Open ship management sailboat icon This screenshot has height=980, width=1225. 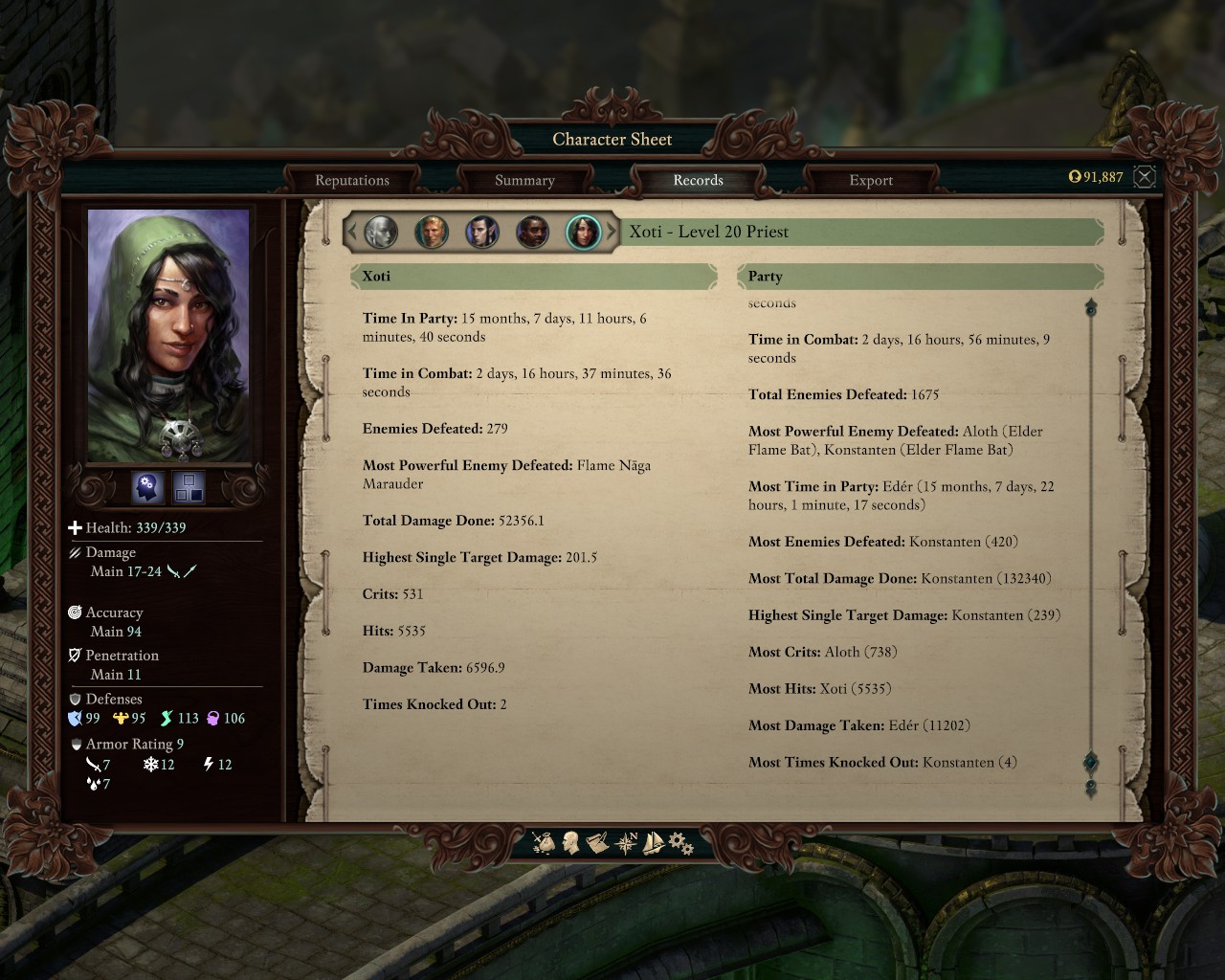point(654,843)
